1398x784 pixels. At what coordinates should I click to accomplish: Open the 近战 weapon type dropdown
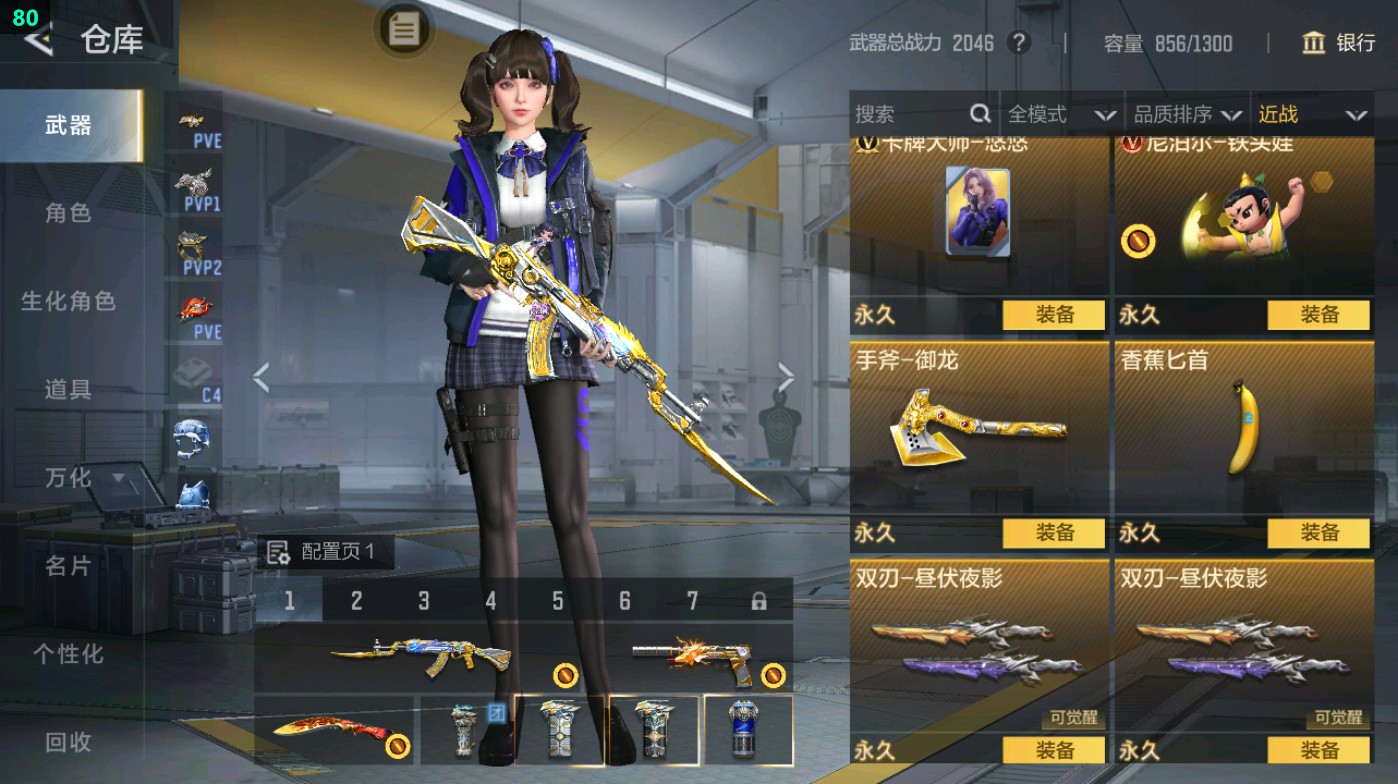tap(1311, 115)
